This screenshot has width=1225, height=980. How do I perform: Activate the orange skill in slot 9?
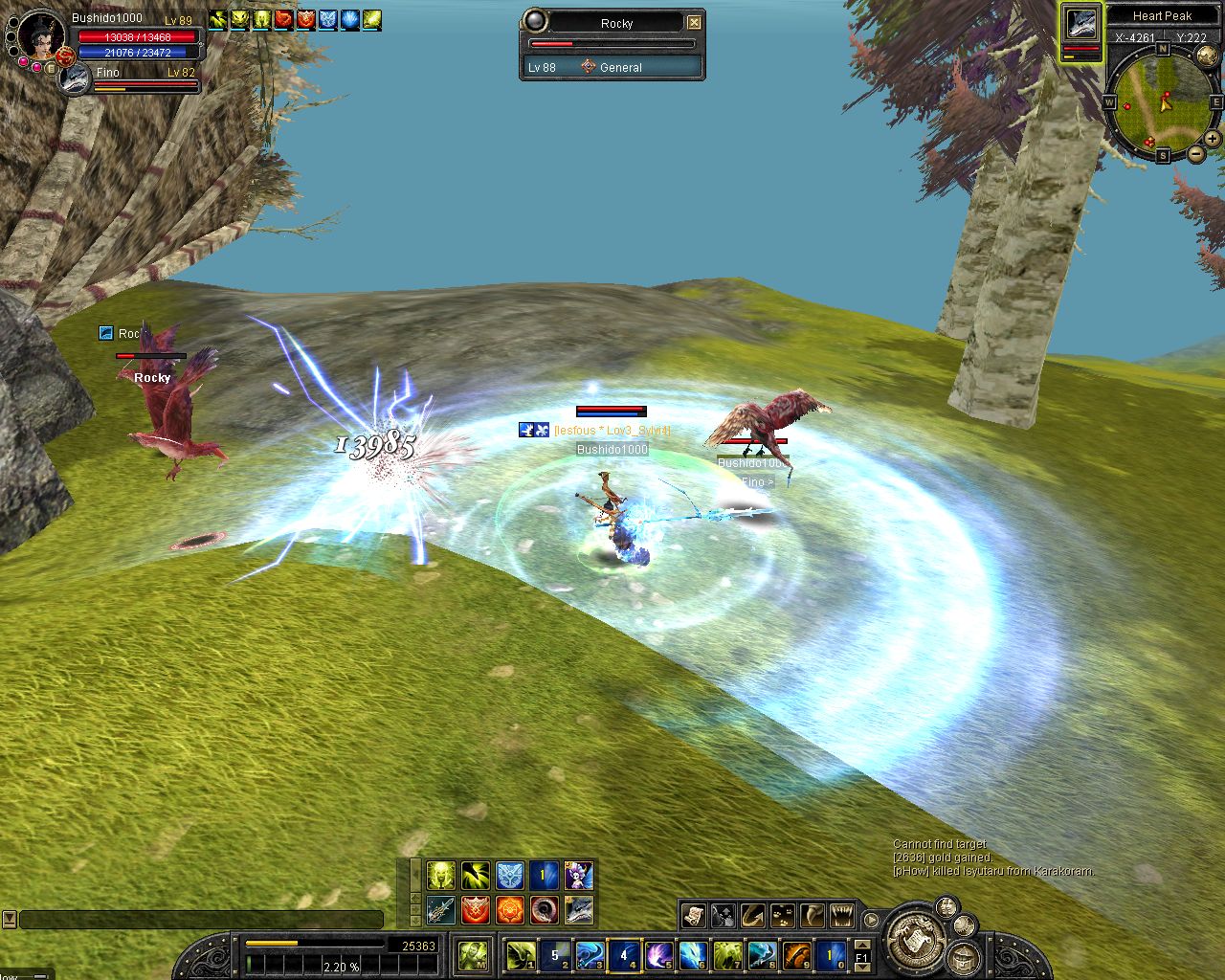tap(796, 954)
